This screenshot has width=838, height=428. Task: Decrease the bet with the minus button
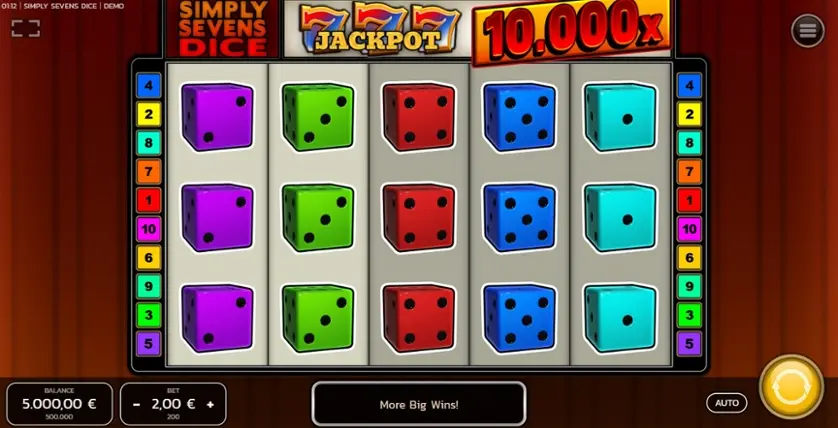(x=136, y=404)
